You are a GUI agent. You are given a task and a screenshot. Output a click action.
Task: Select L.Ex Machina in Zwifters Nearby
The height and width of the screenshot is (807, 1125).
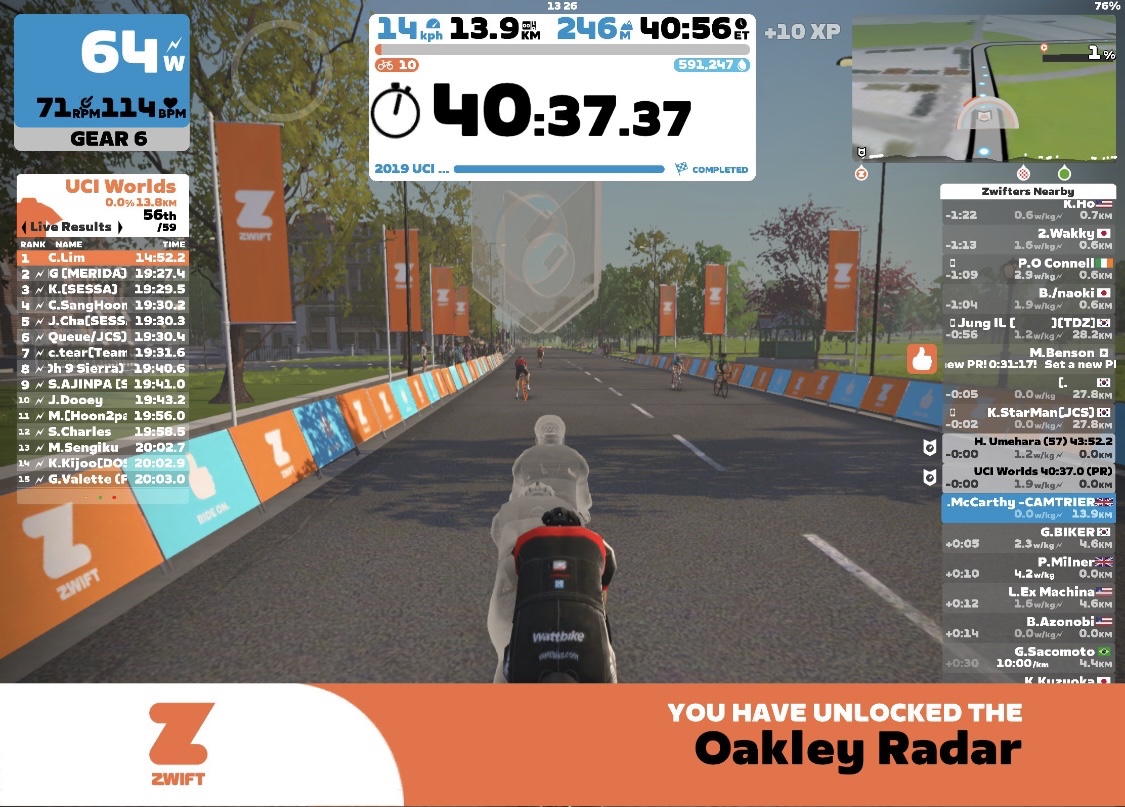1028,598
